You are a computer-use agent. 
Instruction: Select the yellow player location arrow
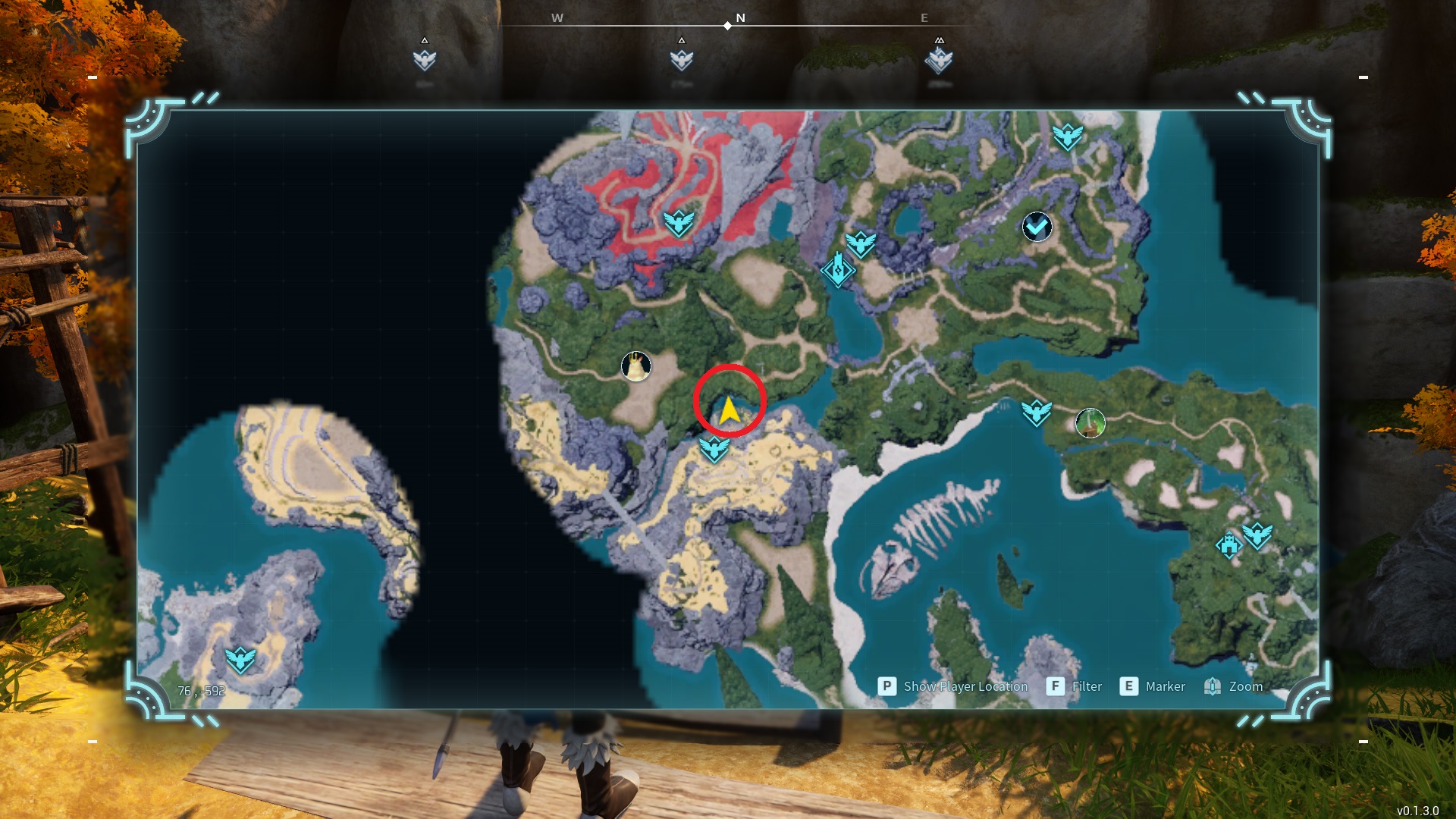tap(729, 410)
